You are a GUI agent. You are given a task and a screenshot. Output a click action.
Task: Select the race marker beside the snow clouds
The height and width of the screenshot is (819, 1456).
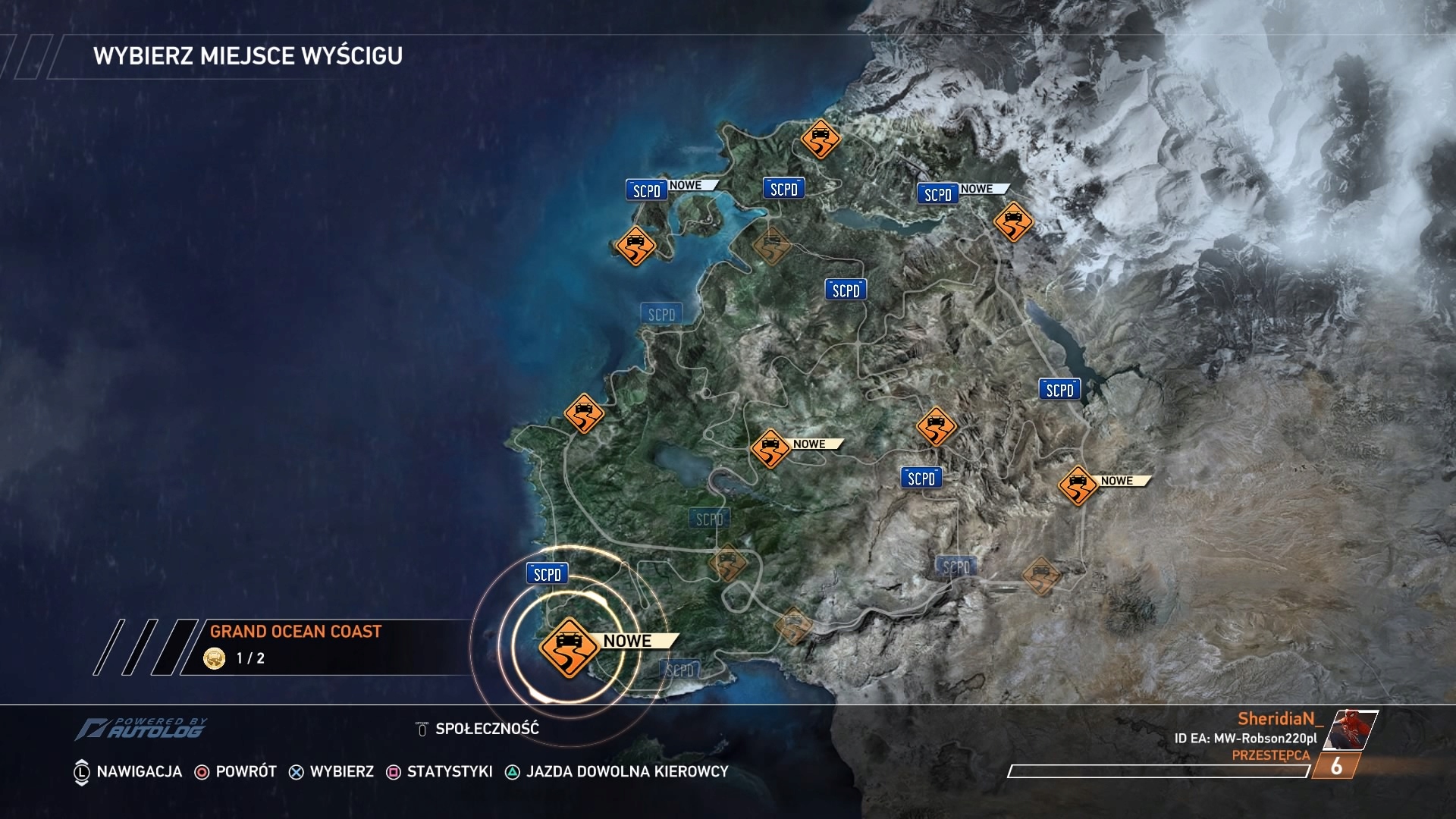tap(1013, 221)
